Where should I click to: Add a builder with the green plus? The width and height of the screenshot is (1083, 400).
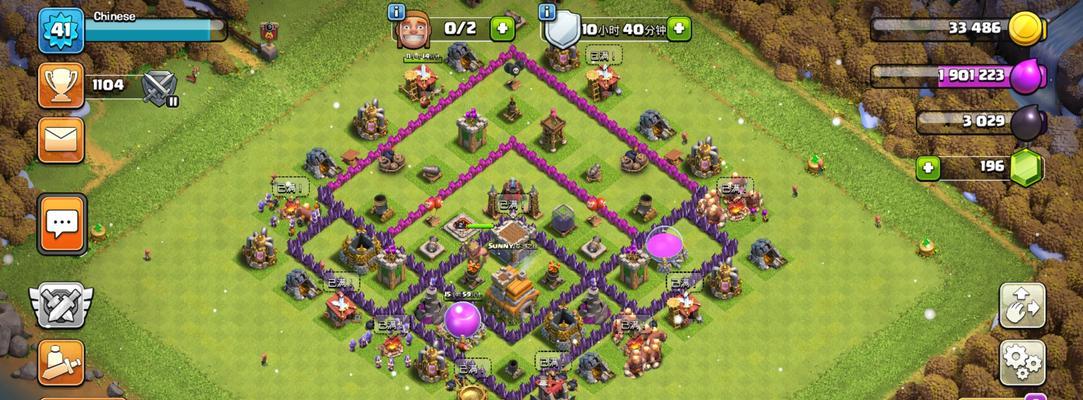pyautogui.click(x=502, y=28)
